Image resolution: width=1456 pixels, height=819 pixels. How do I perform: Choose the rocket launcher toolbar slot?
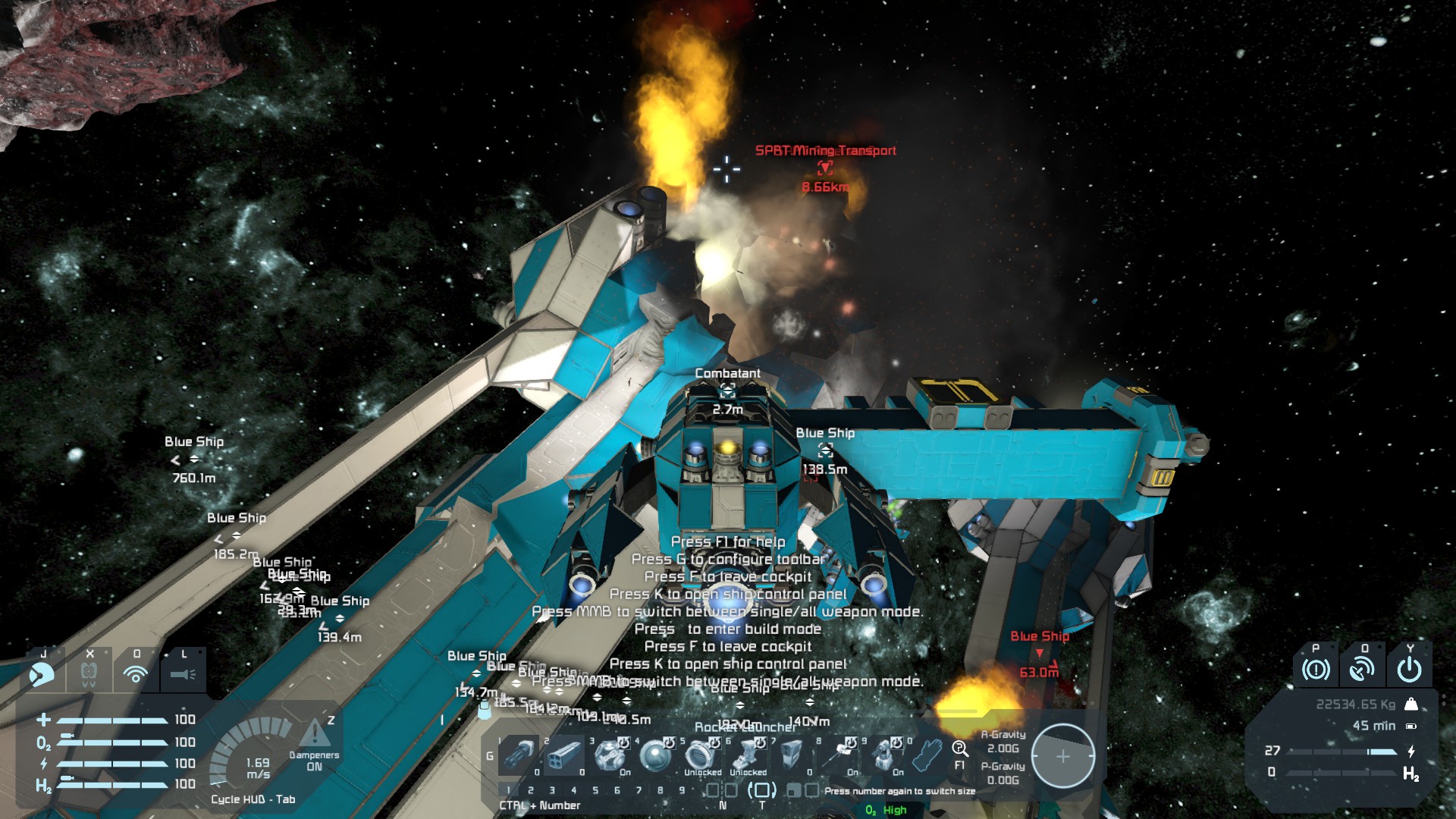(x=563, y=756)
